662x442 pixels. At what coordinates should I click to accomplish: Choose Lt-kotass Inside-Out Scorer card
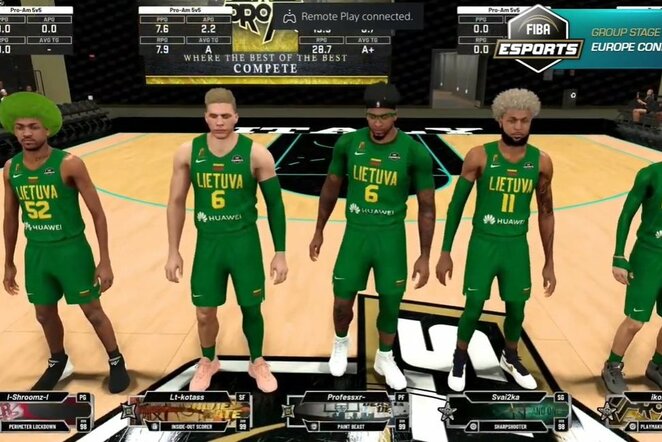191,411
